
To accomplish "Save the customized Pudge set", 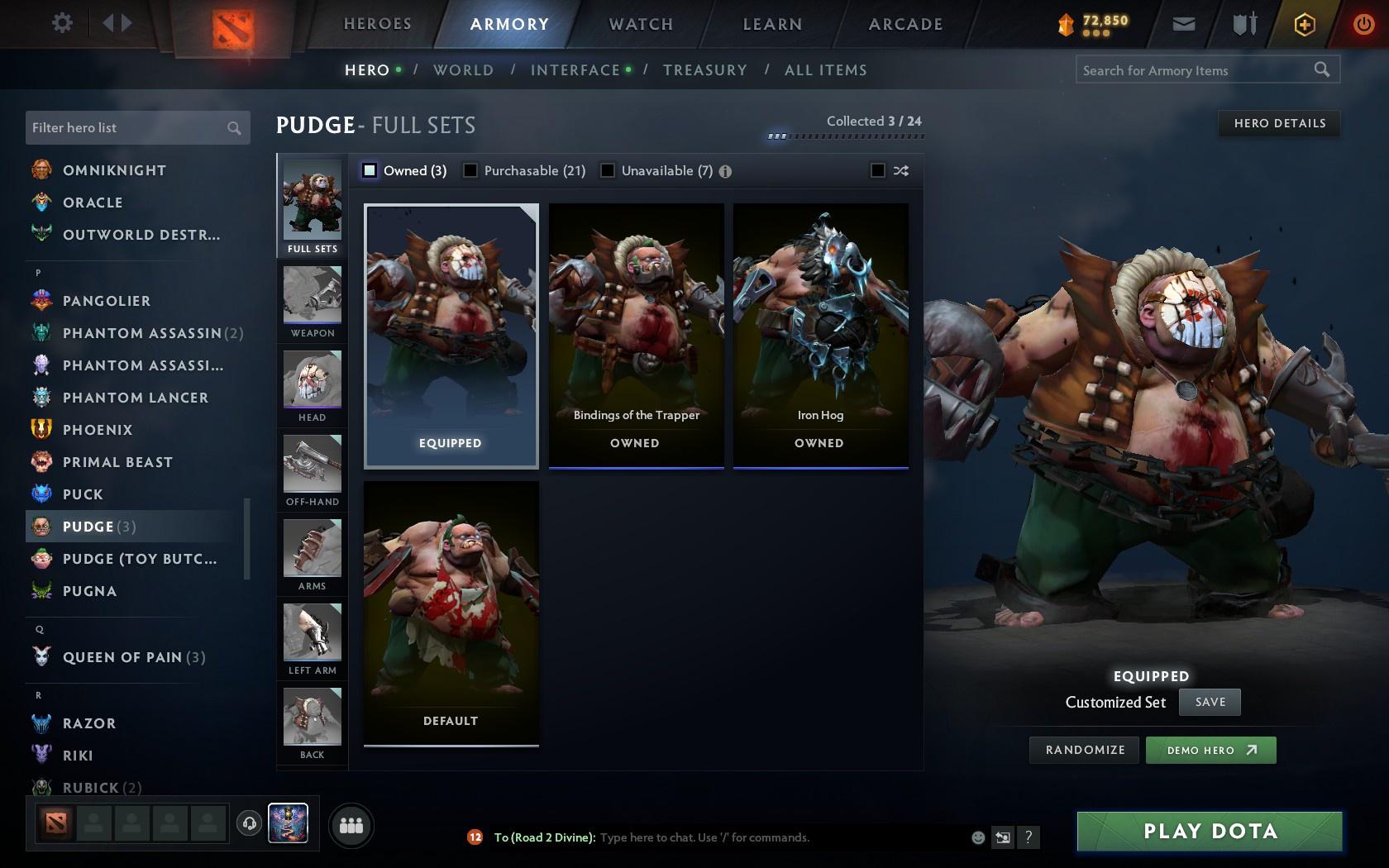I will (x=1209, y=702).
